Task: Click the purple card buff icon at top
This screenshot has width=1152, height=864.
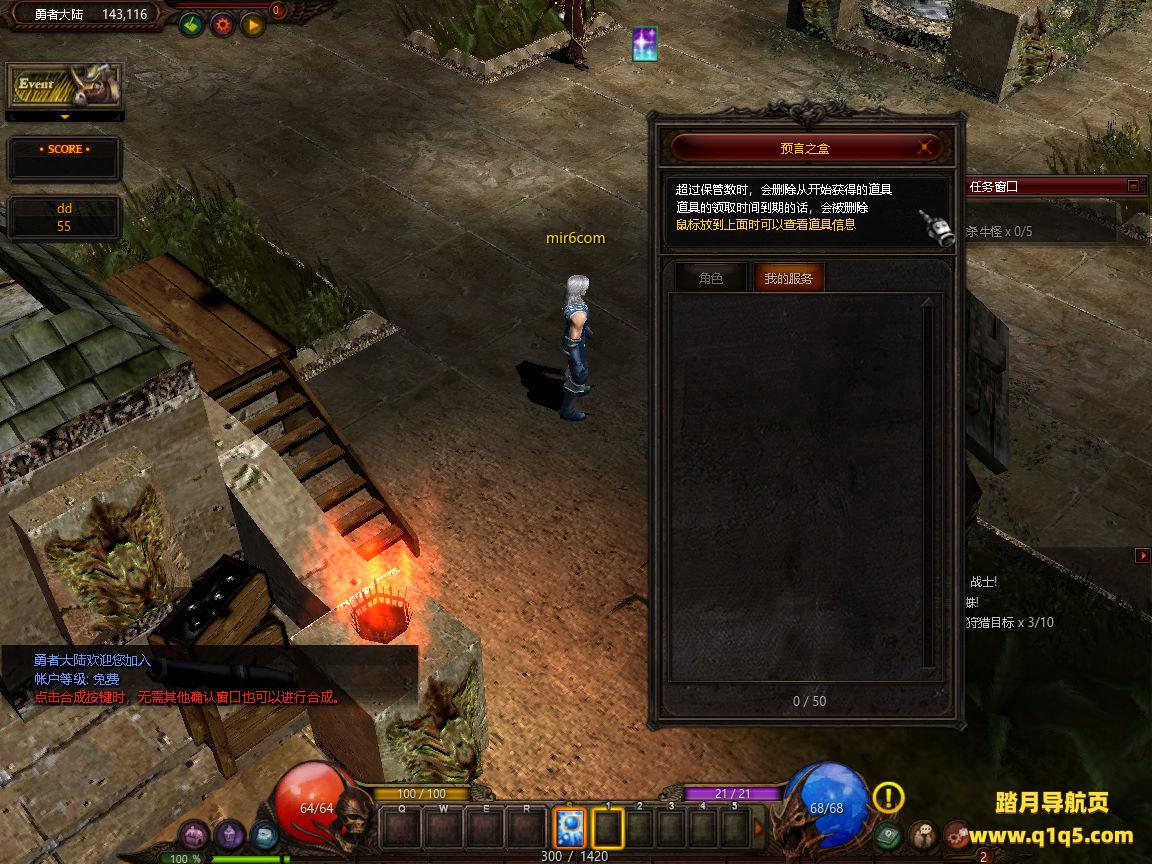Action: click(645, 44)
